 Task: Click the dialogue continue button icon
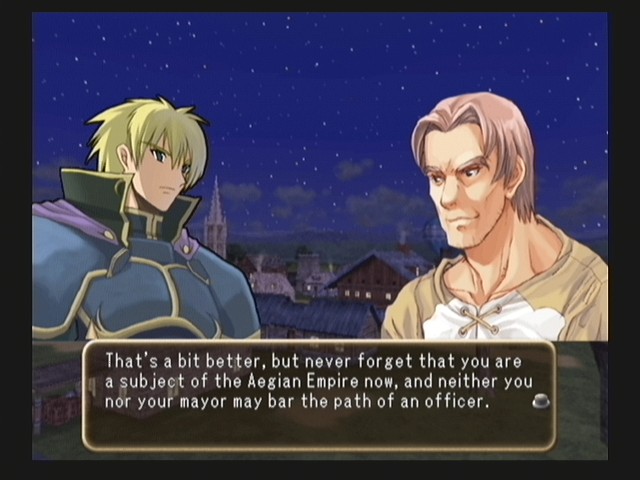[540, 401]
